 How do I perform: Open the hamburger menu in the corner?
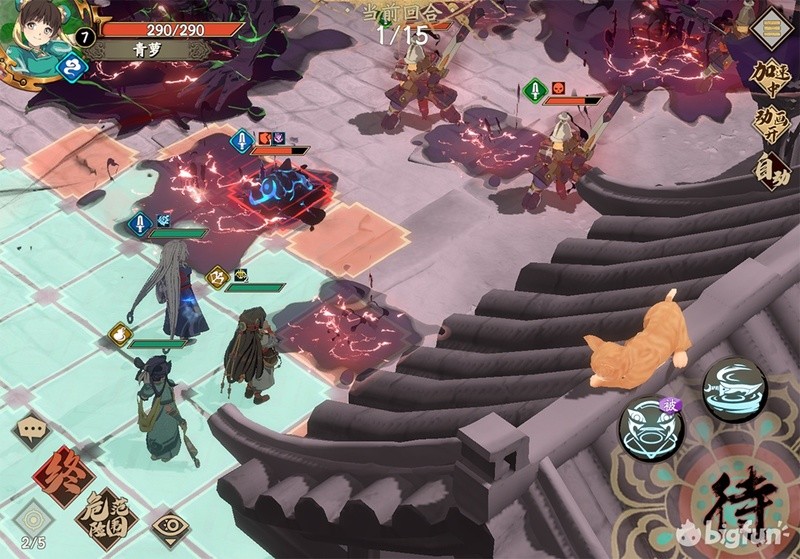[772, 27]
